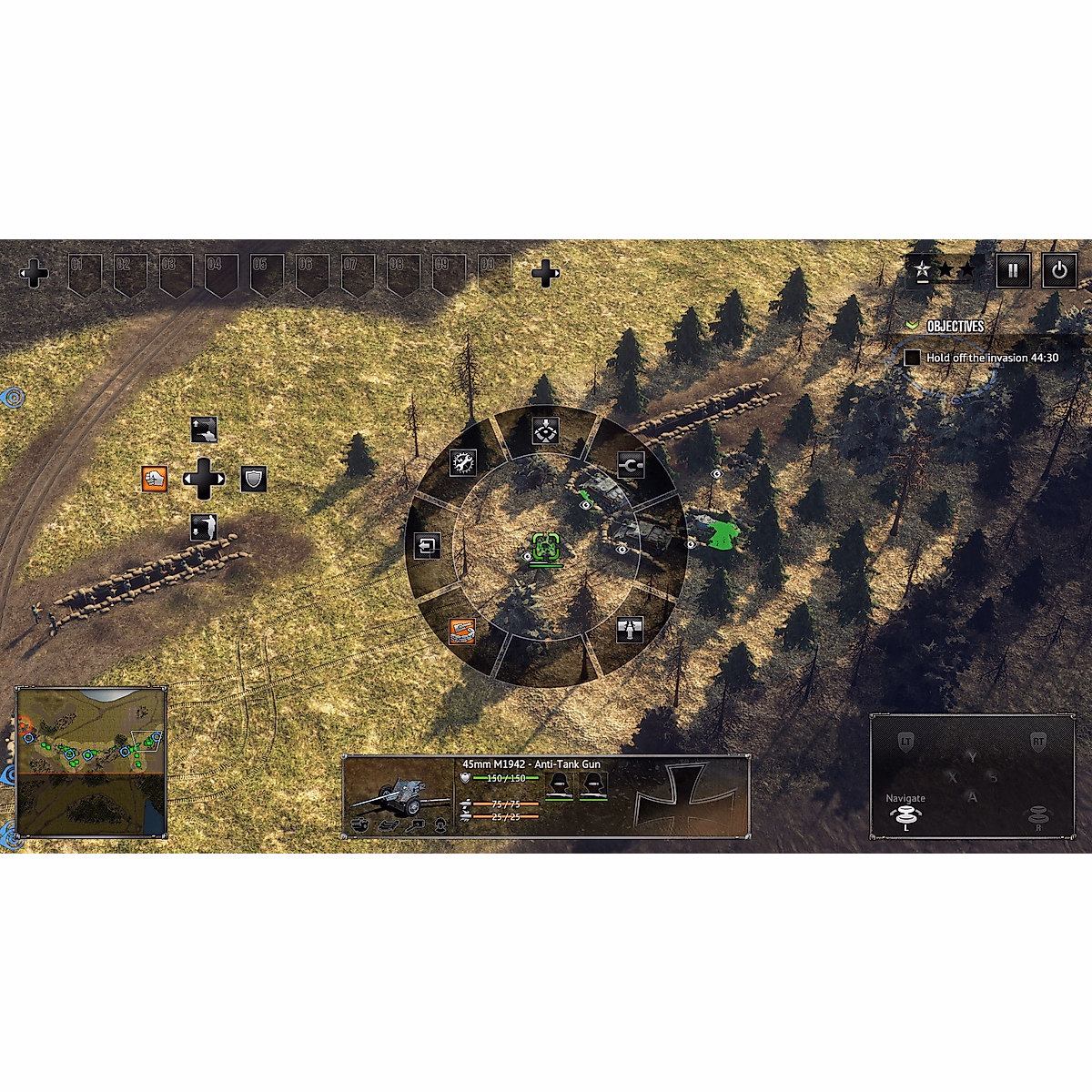Viewport: 1092px width, 1092px height.
Task: Pause the game with the pause button
Action: [x=1012, y=270]
